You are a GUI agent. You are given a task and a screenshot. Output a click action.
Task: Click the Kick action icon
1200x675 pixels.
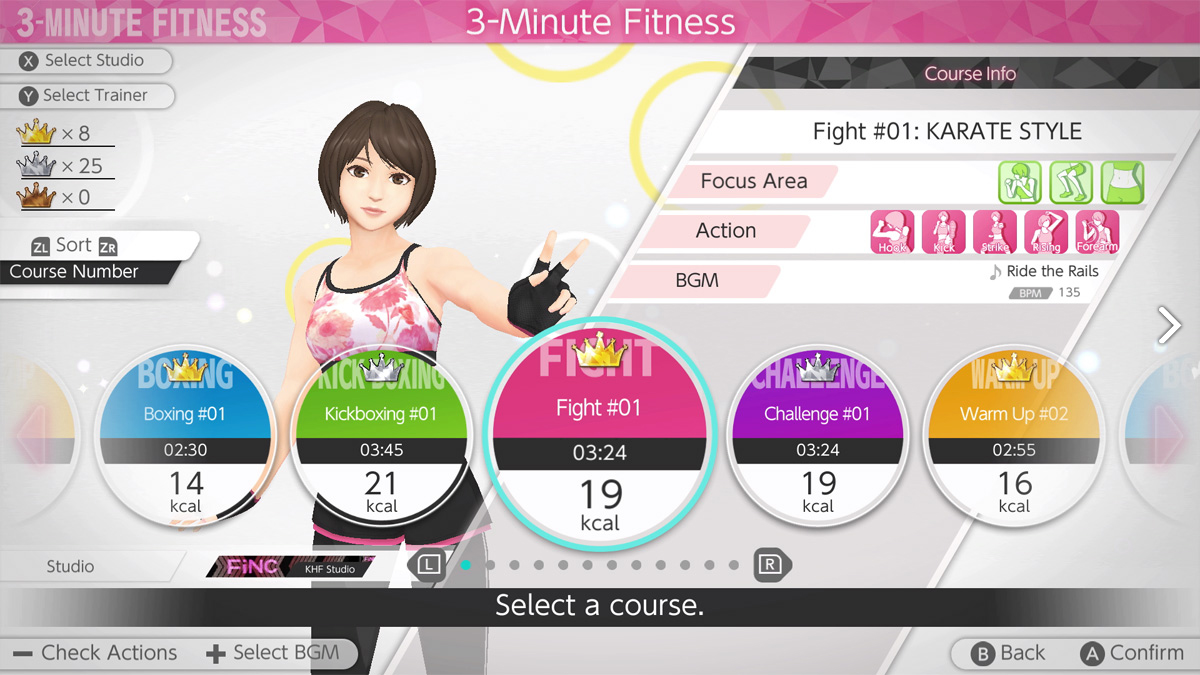pos(943,232)
